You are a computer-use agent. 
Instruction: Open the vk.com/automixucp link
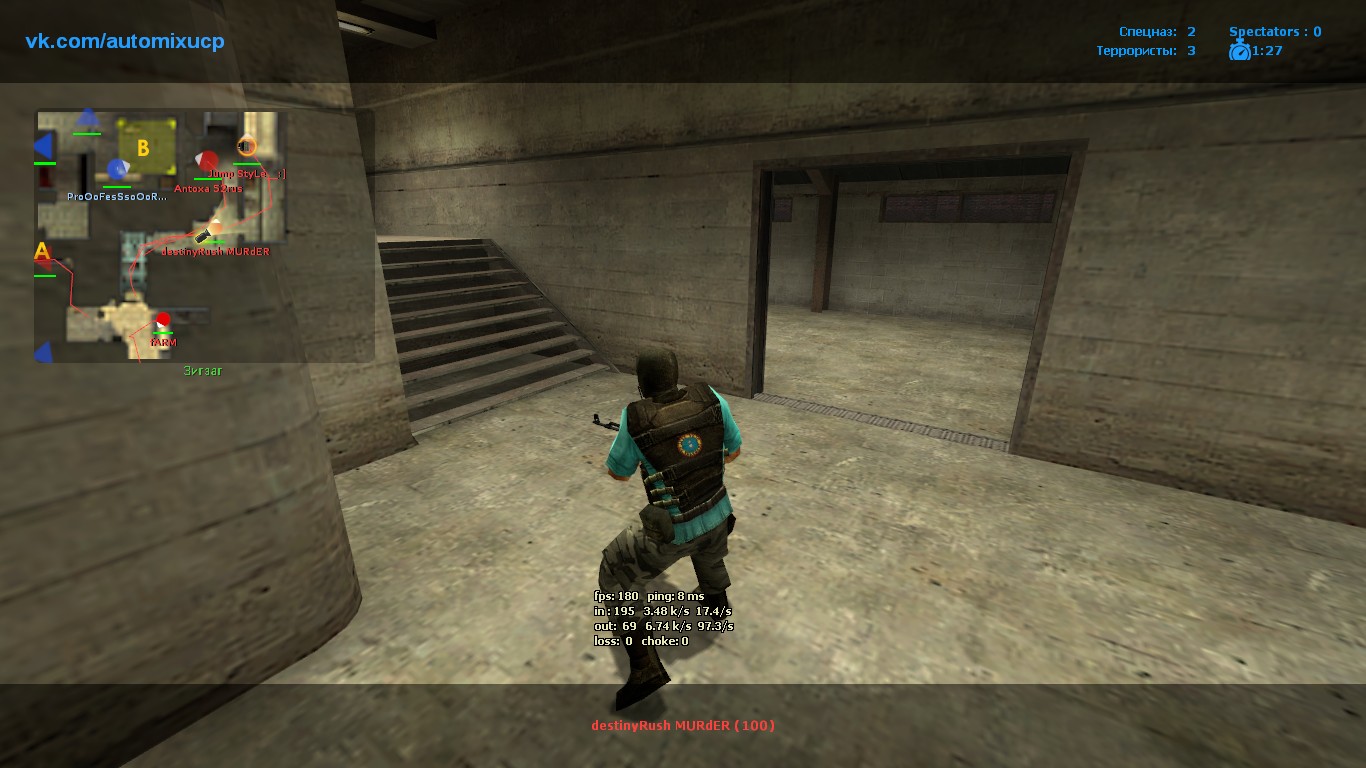125,41
